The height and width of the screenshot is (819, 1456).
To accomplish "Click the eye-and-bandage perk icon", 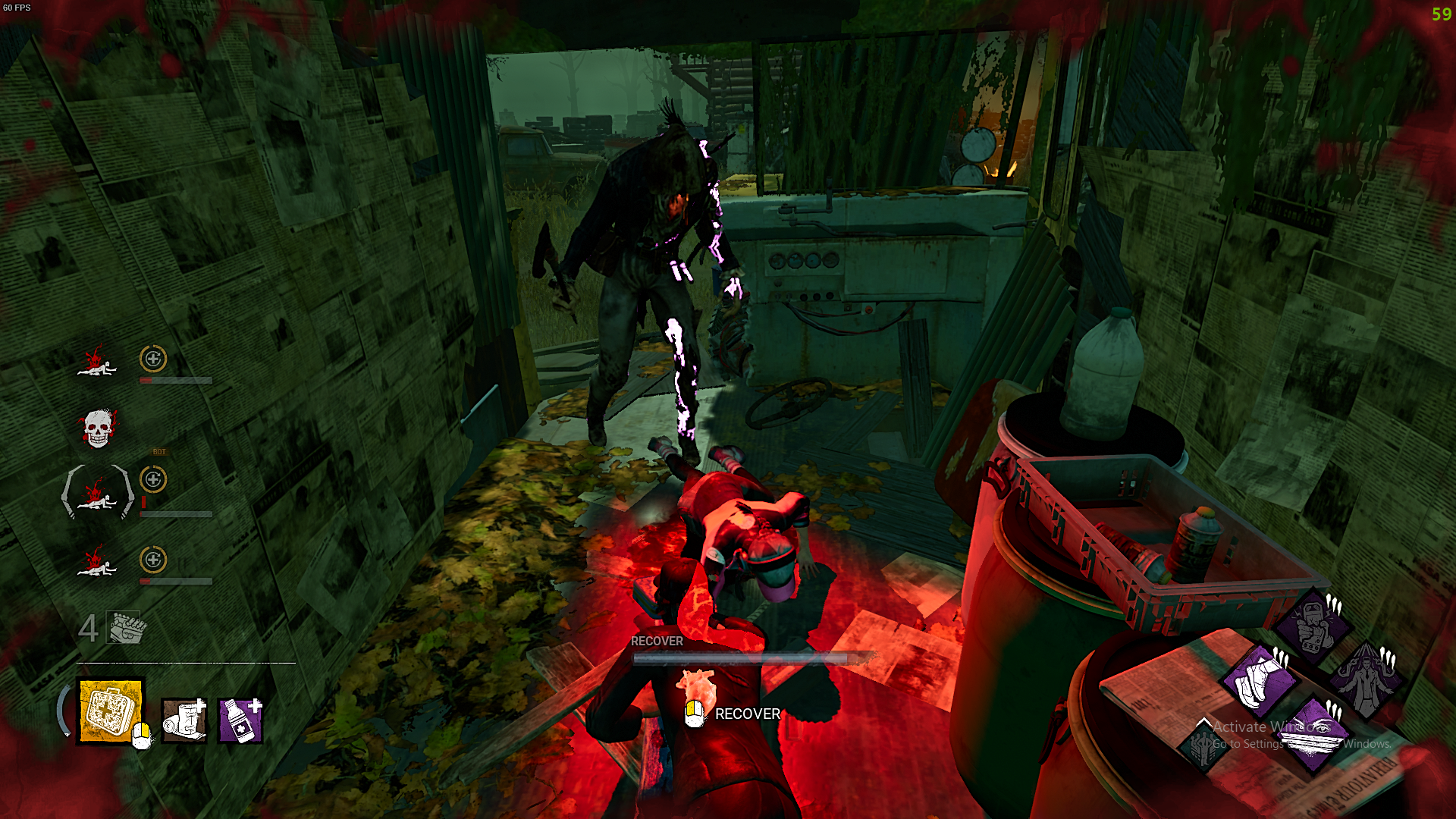I will tap(1313, 734).
